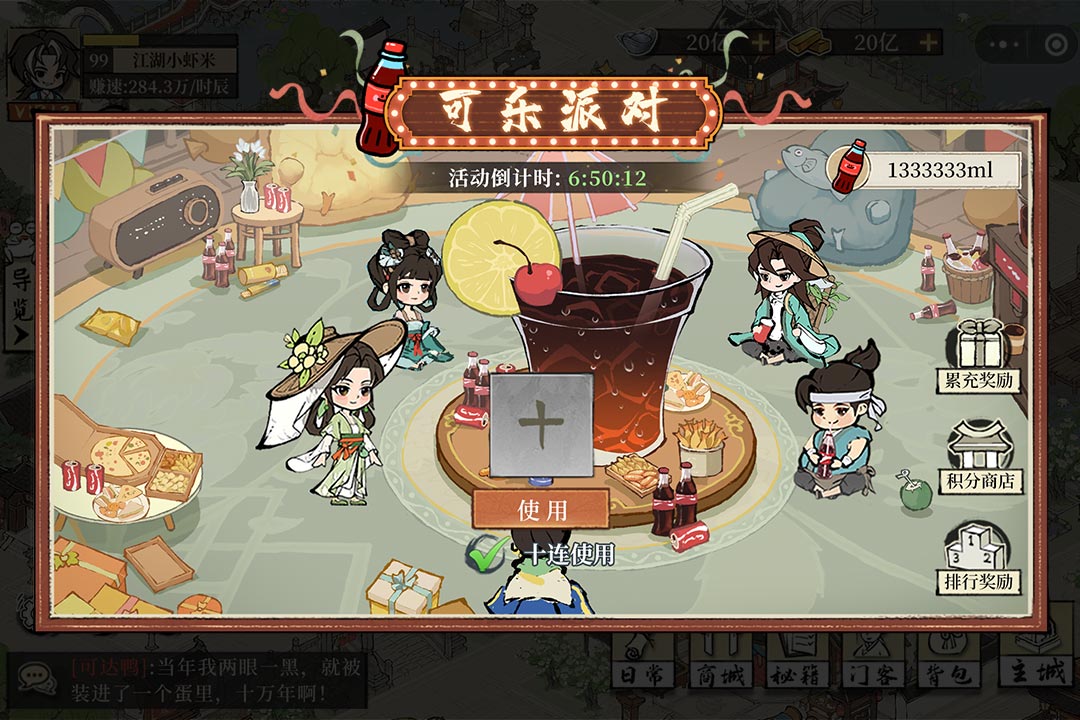Viewport: 1080px width, 720px height.
Task: Select the empty plus item slot
Action: tap(541, 425)
